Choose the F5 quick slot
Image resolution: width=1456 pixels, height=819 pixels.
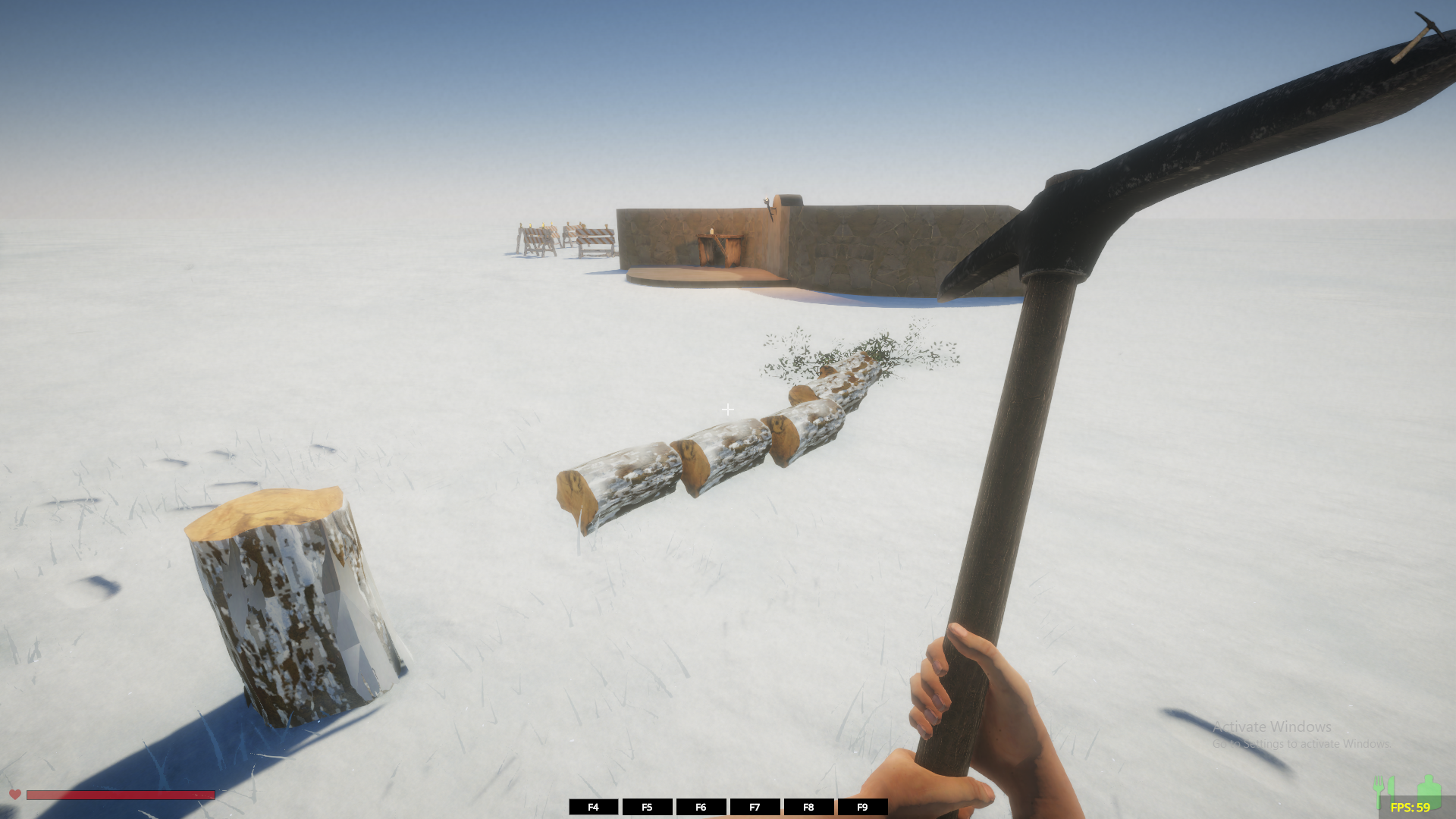(x=647, y=807)
